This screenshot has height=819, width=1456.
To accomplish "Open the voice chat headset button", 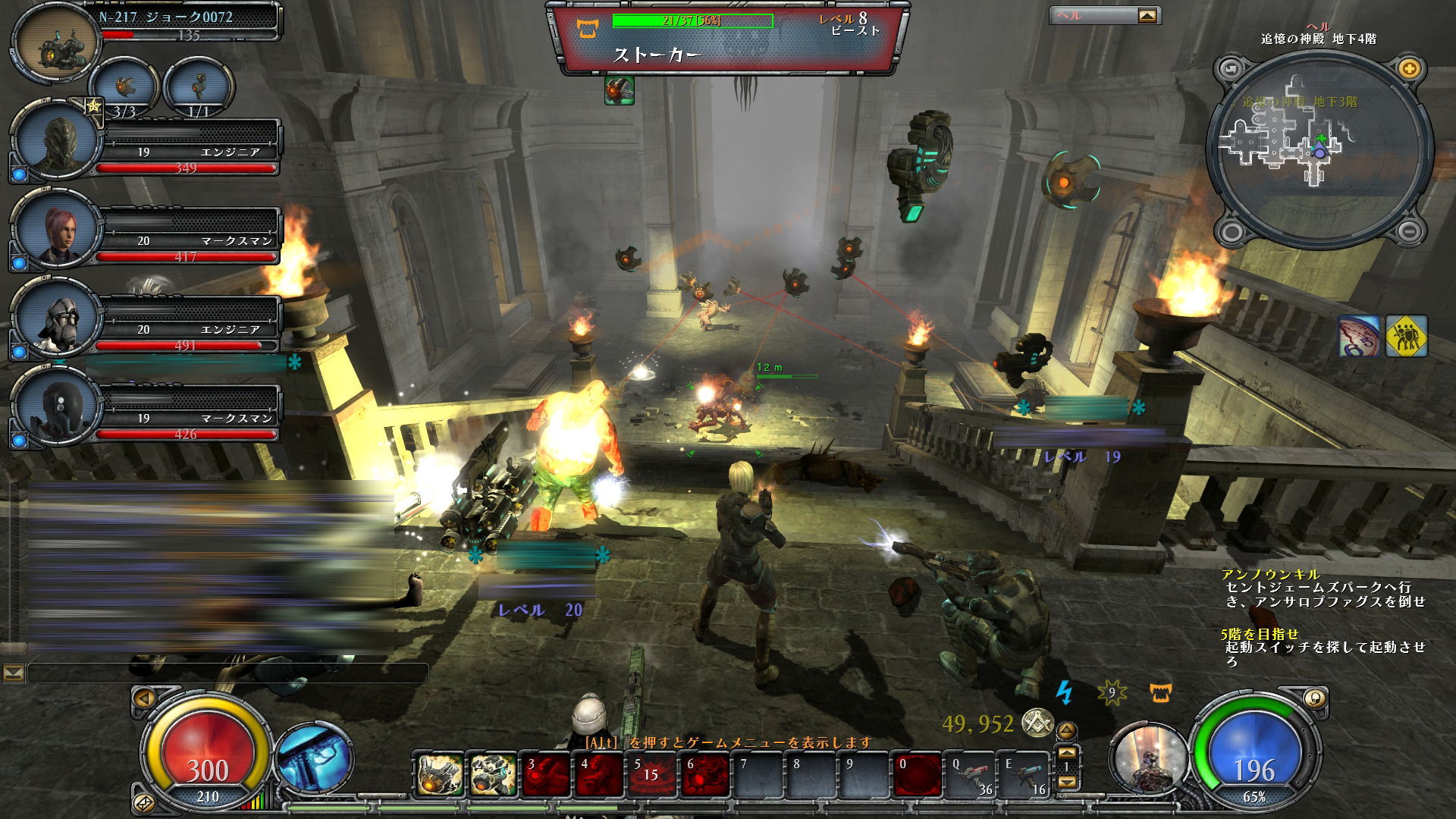I will [1313, 698].
